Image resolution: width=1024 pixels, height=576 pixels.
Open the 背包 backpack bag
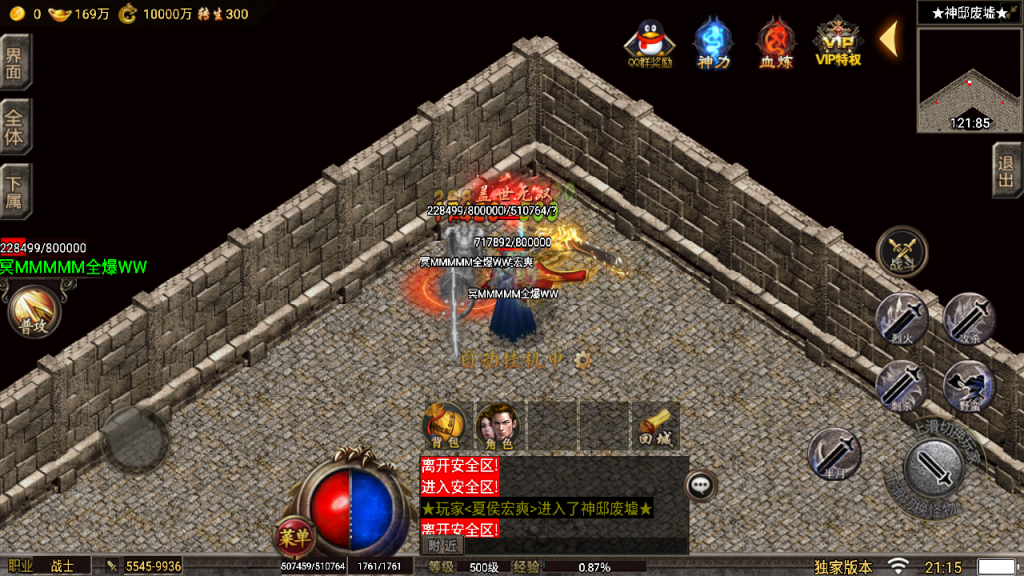444,424
